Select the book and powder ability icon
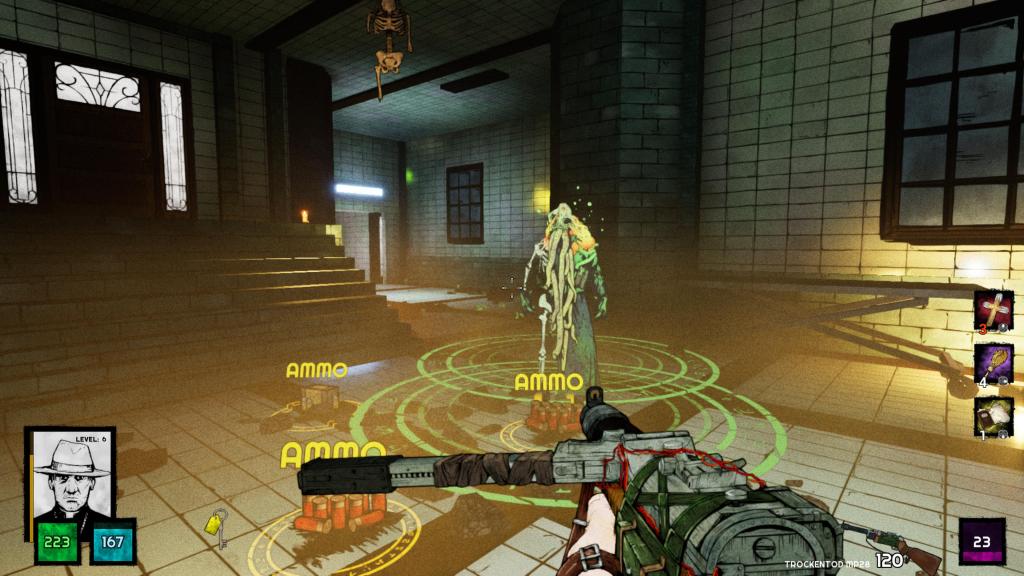This screenshot has width=1024, height=576. 994,416
